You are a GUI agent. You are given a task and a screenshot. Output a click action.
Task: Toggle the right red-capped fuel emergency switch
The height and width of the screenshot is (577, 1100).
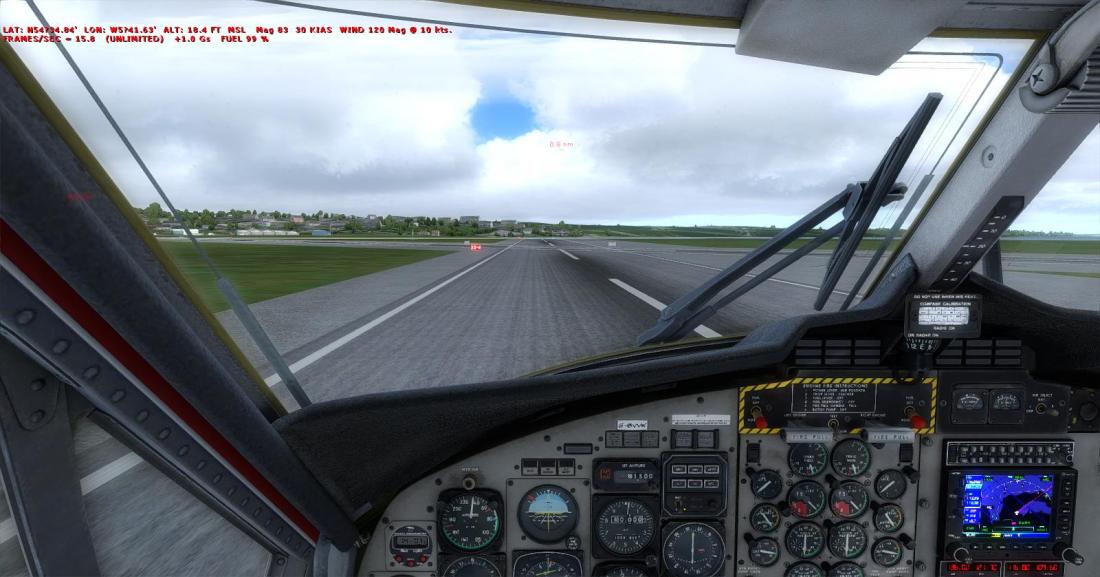click(916, 420)
